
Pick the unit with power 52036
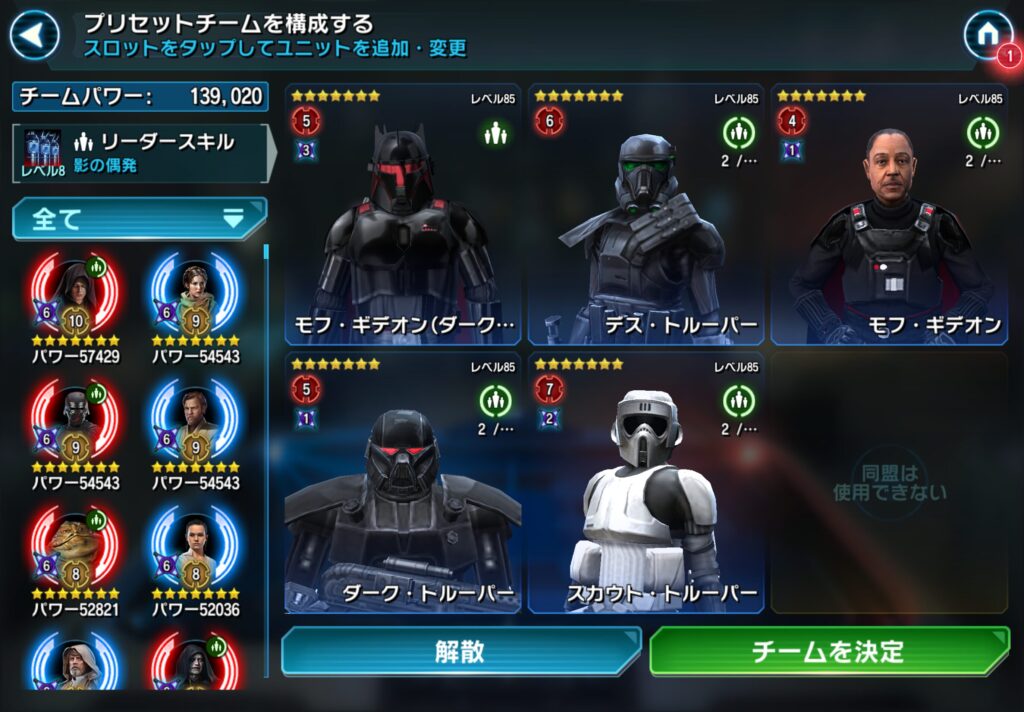coord(196,553)
